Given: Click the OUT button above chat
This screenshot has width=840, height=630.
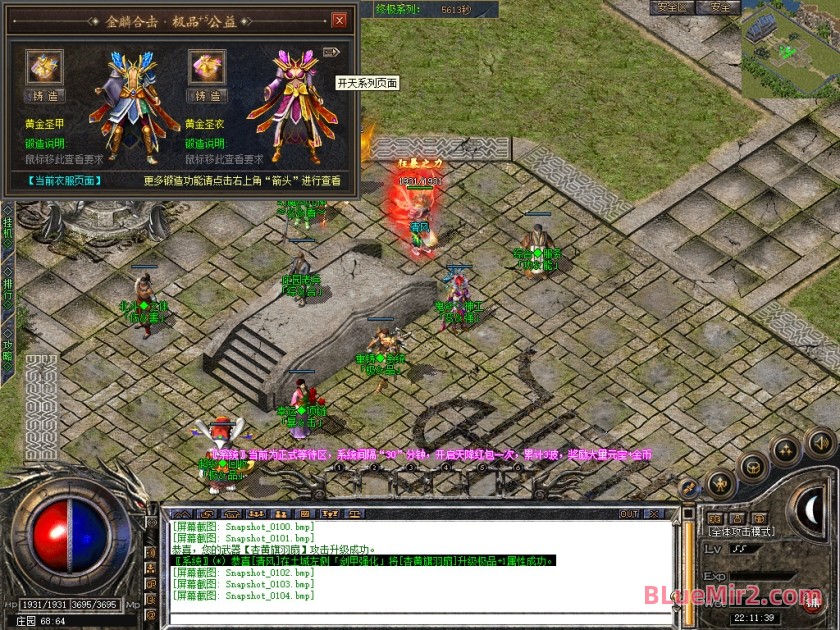Looking at the screenshot, I should [628, 514].
